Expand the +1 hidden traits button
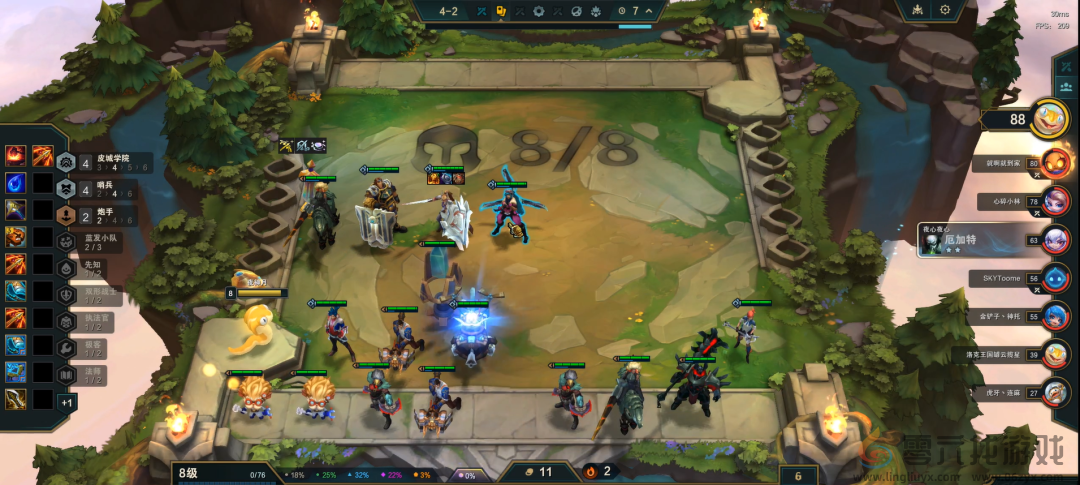This screenshot has height=485, width=1080. click(66, 402)
